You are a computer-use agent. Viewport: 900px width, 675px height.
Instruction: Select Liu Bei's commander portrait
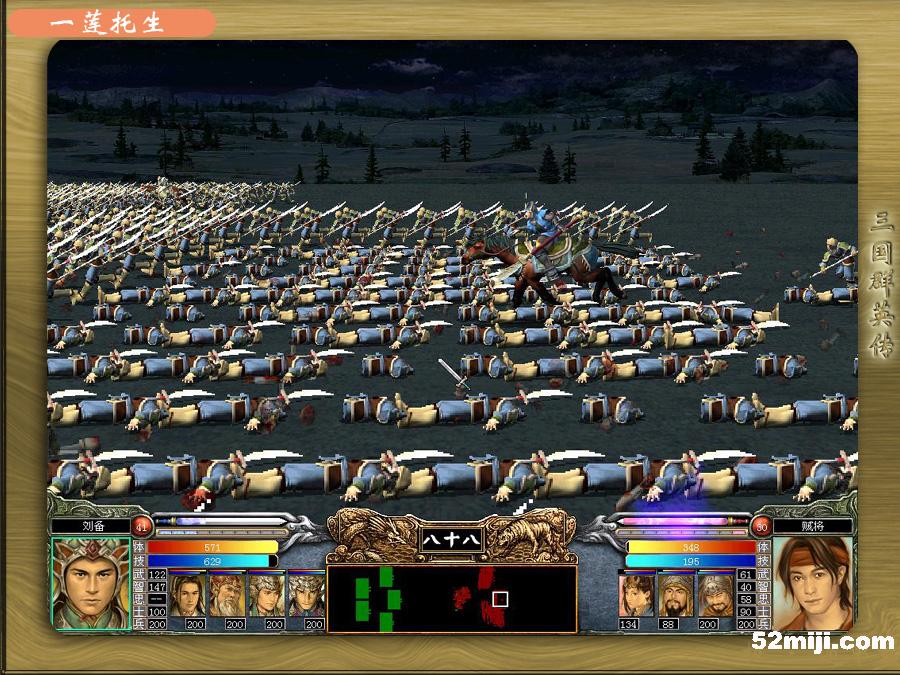pyautogui.click(x=91, y=583)
